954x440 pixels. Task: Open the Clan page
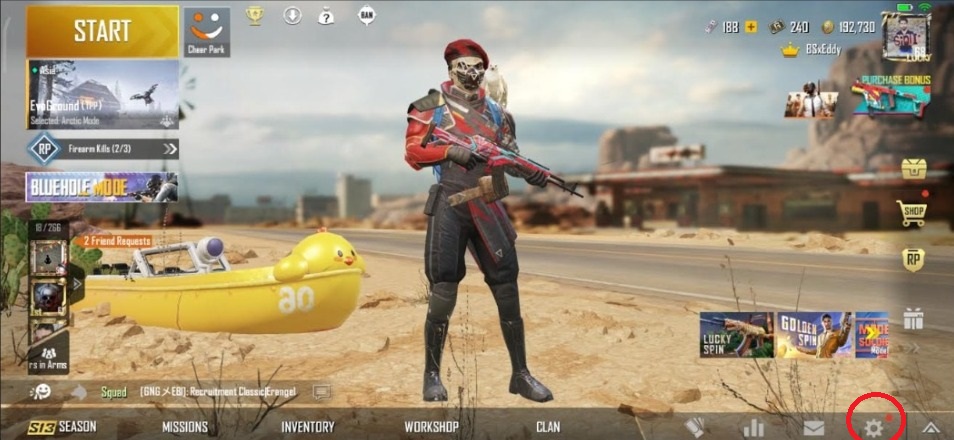(x=548, y=427)
